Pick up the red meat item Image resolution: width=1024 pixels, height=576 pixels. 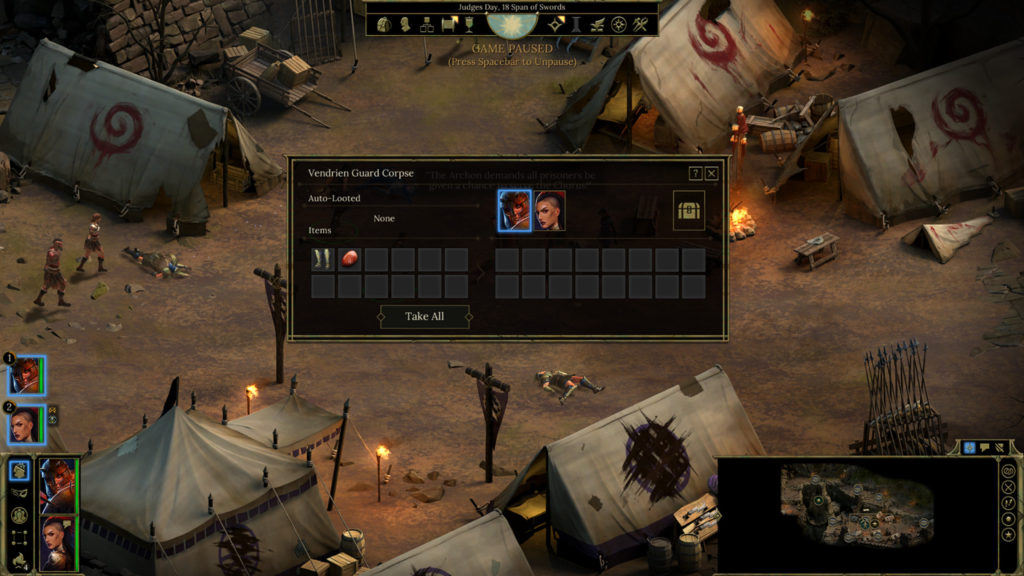(349, 260)
